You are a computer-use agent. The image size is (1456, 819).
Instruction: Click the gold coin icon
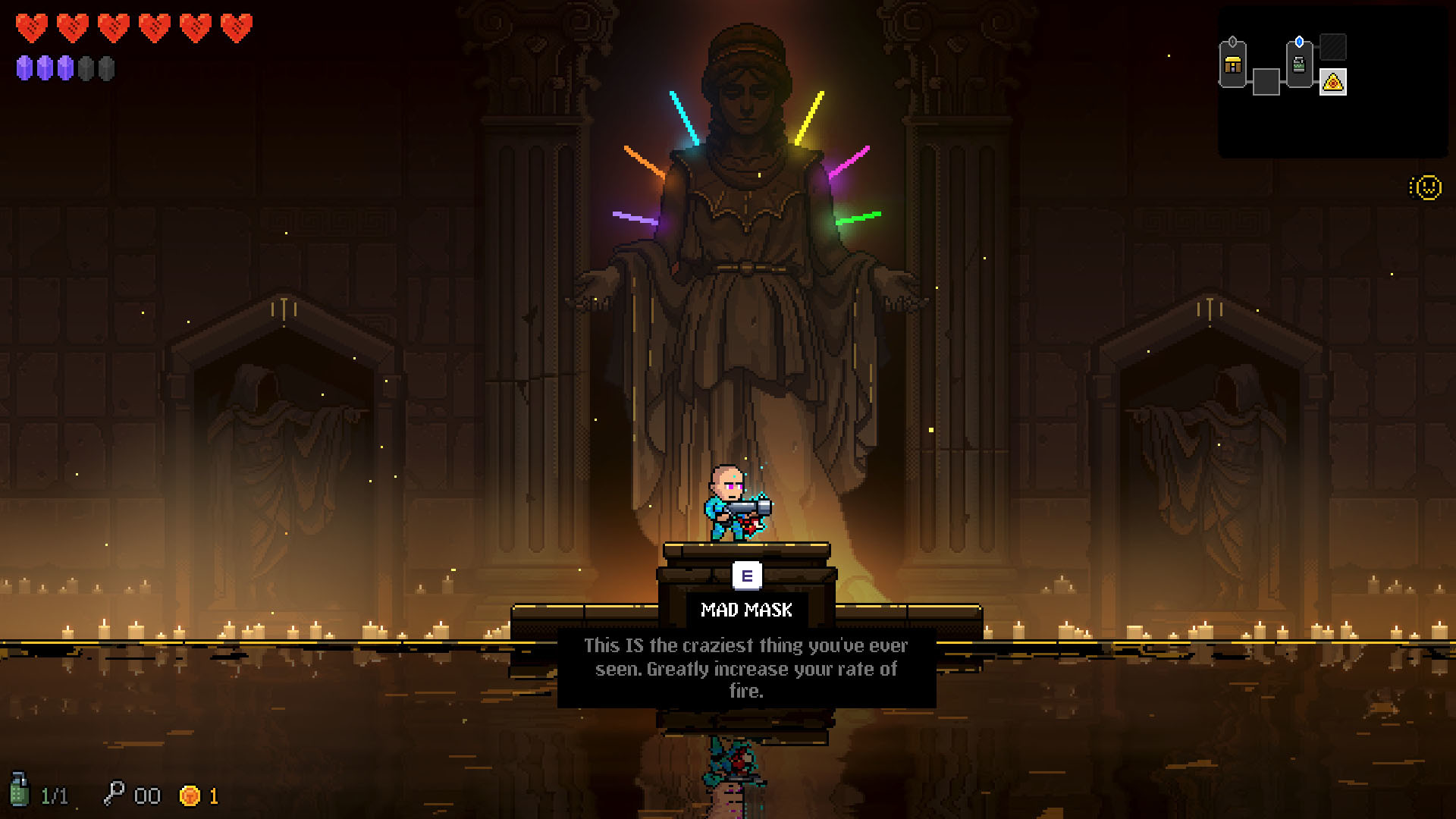(x=190, y=795)
